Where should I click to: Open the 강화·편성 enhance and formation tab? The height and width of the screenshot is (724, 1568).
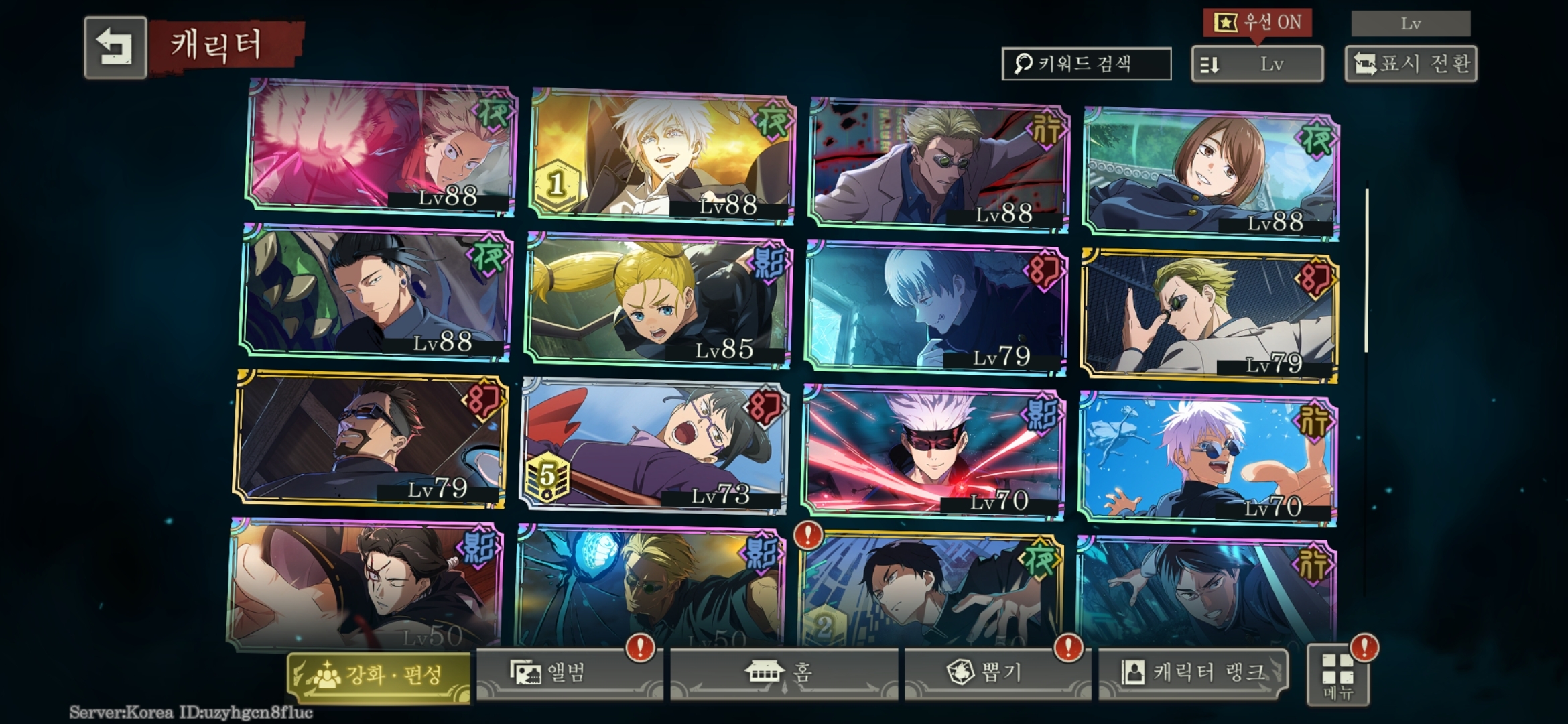point(379,675)
